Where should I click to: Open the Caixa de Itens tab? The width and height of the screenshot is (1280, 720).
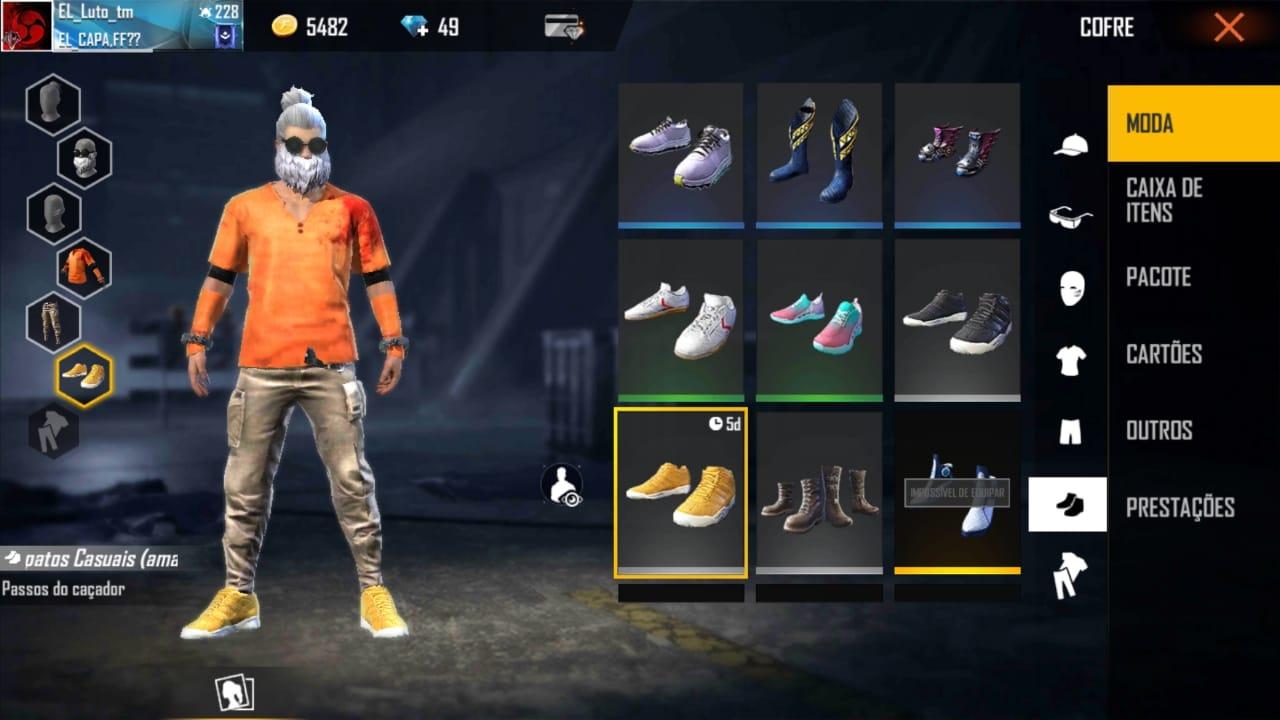click(x=1164, y=200)
